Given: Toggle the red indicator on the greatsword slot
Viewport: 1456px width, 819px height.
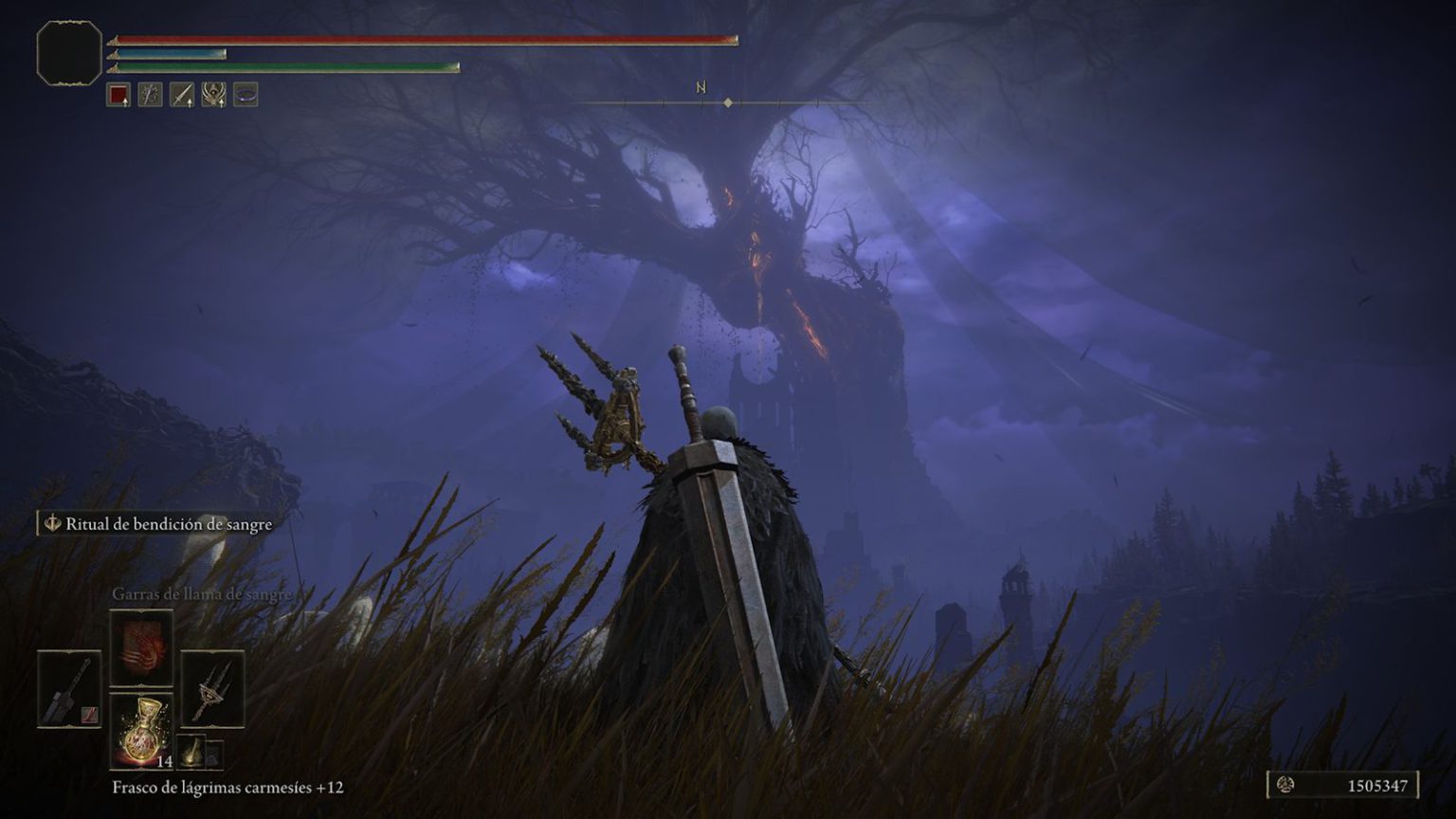Looking at the screenshot, I should (x=89, y=714).
